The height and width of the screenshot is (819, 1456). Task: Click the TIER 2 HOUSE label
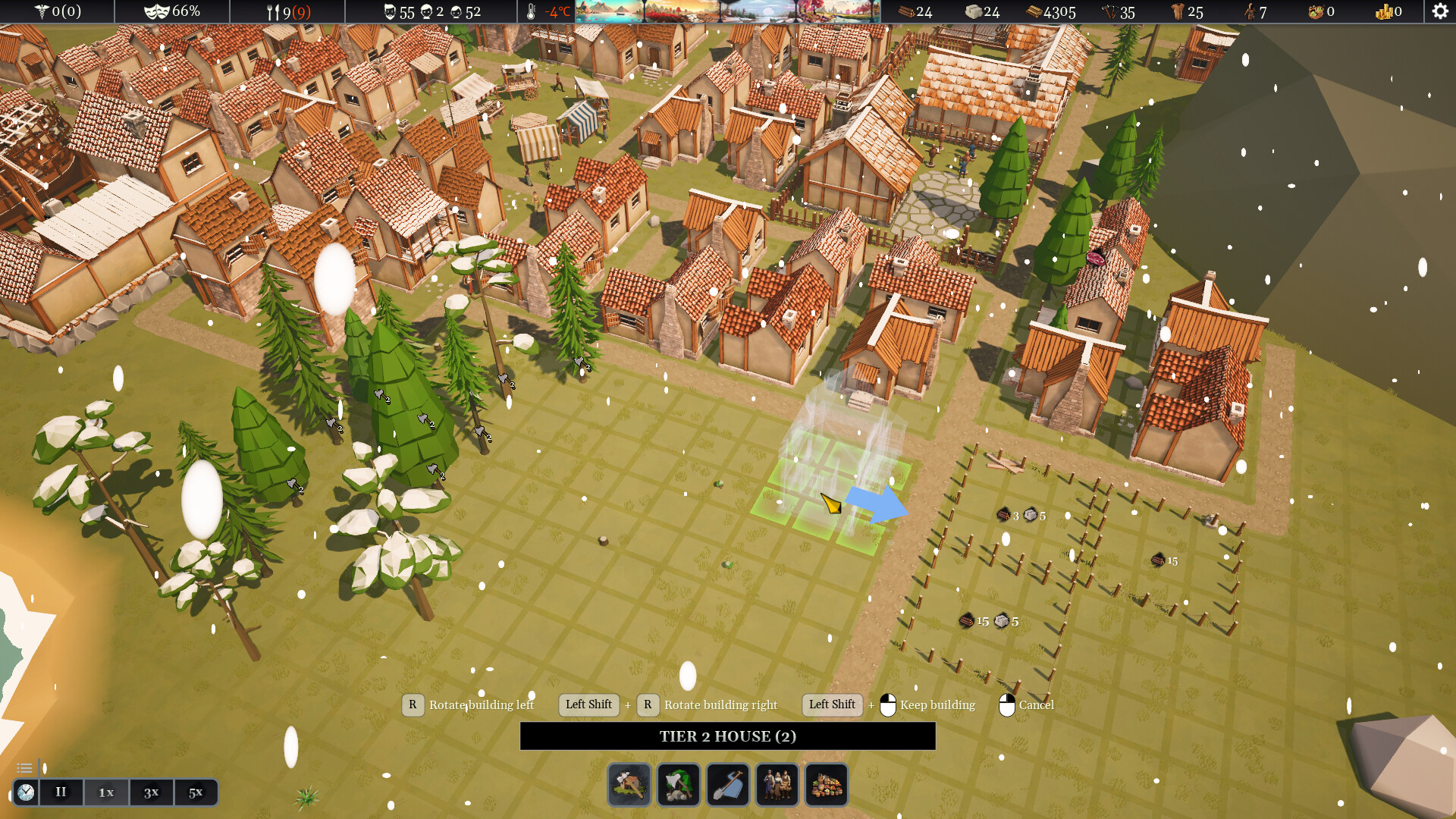726,736
